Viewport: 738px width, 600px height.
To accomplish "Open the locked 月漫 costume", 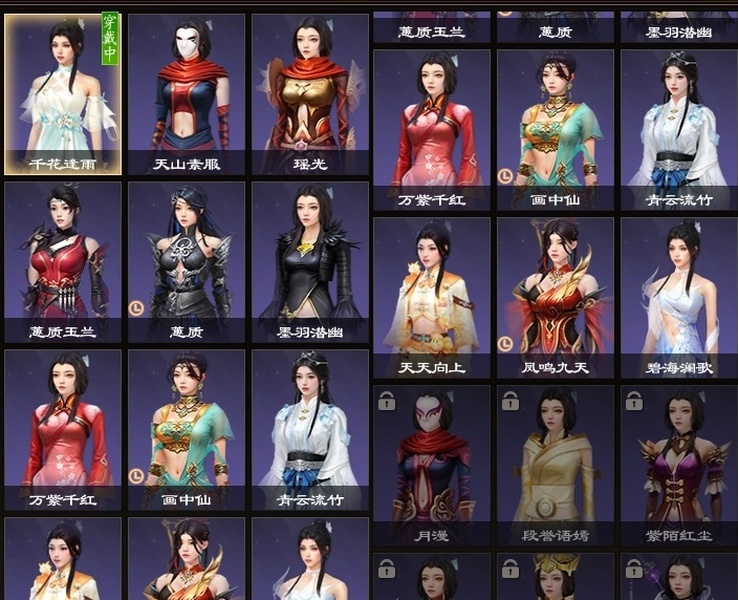I will (432, 465).
